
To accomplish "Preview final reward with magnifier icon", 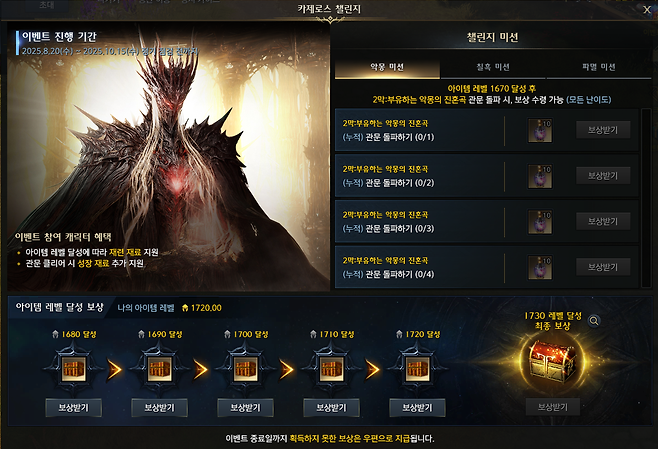I will pyautogui.click(x=594, y=321).
